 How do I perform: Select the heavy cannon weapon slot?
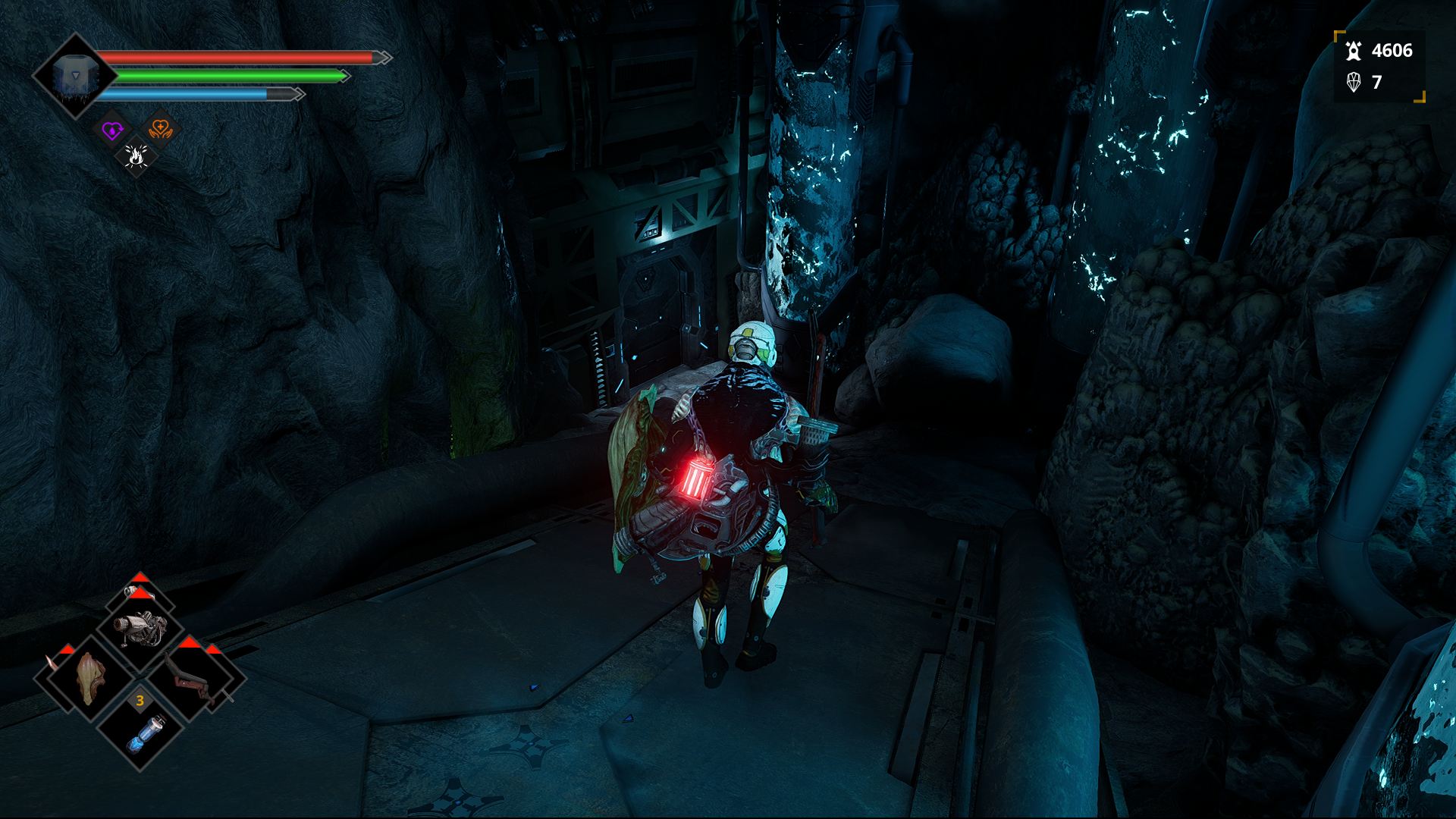pyautogui.click(x=141, y=629)
